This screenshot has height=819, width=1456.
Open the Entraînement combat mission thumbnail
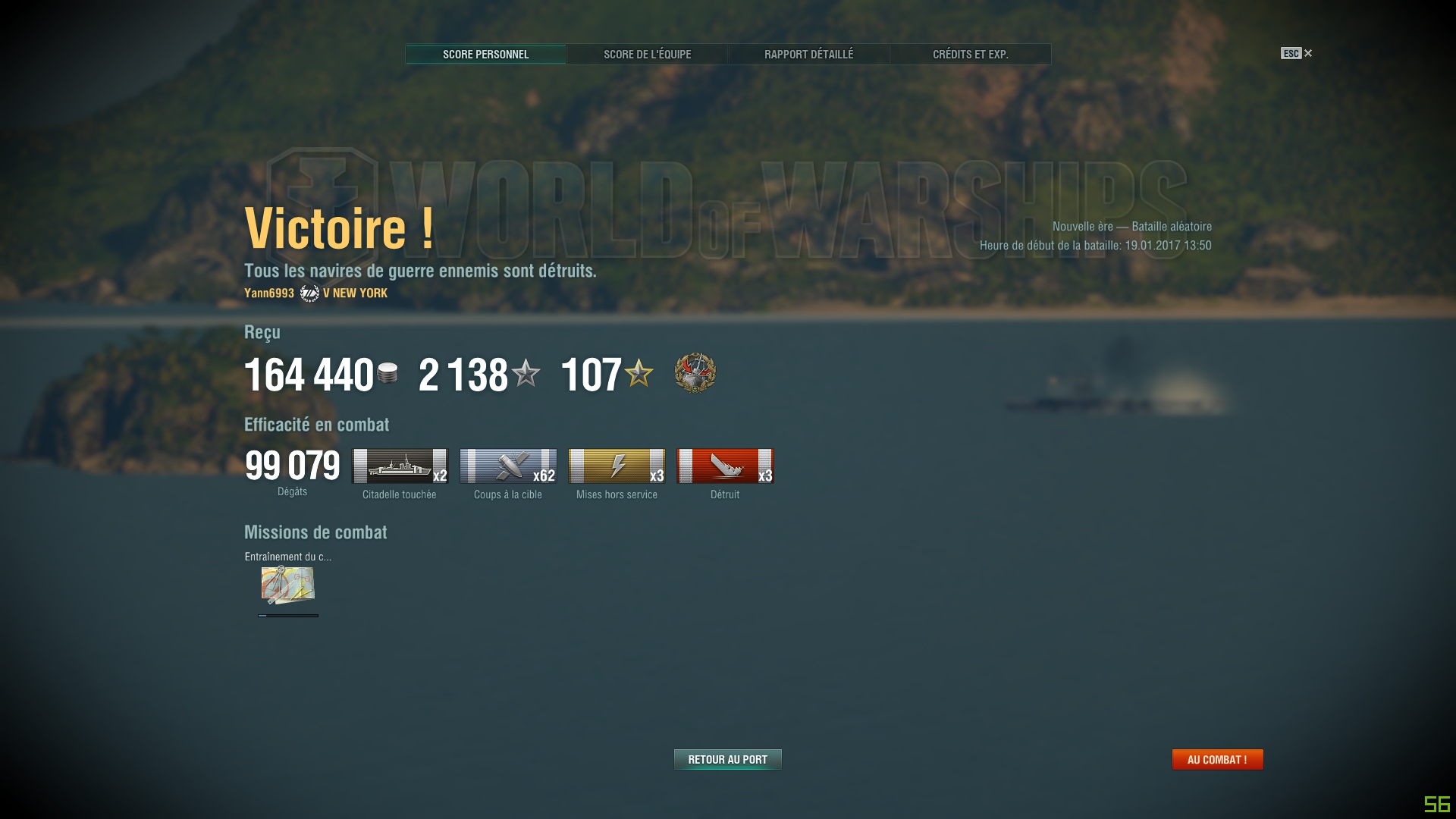tap(288, 585)
